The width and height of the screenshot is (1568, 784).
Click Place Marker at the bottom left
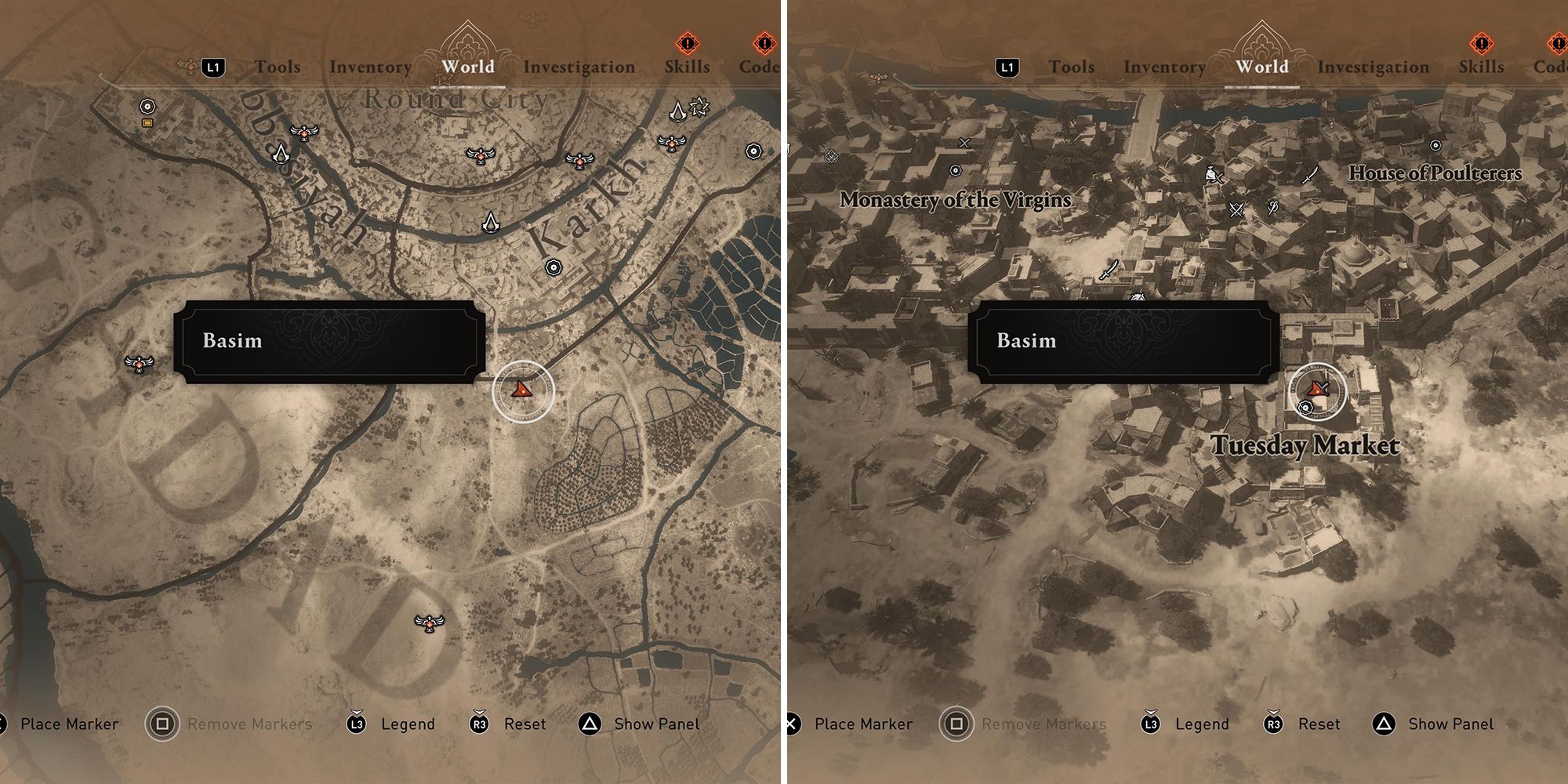click(71, 724)
